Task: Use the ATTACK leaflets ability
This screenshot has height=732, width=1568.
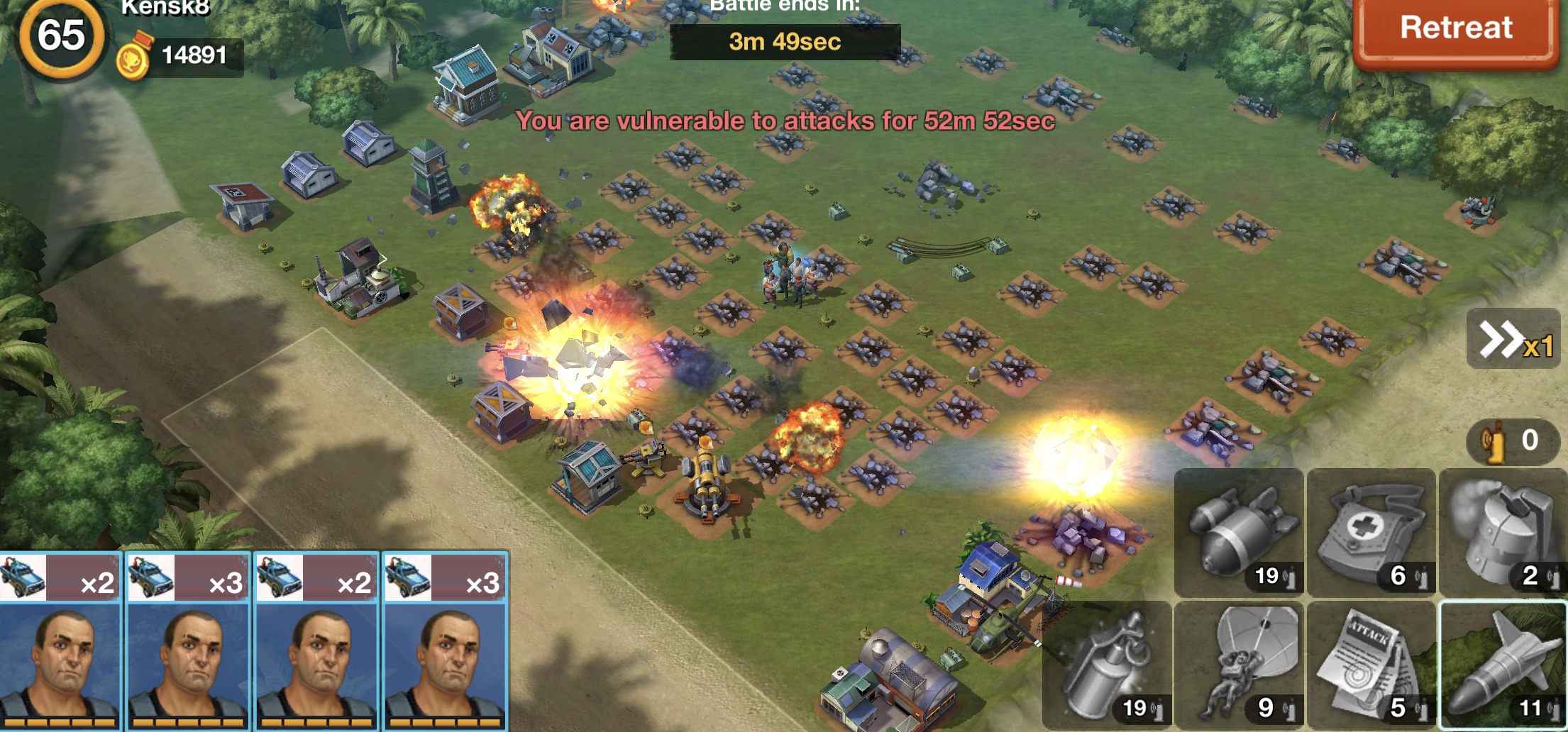Action: tap(1371, 665)
